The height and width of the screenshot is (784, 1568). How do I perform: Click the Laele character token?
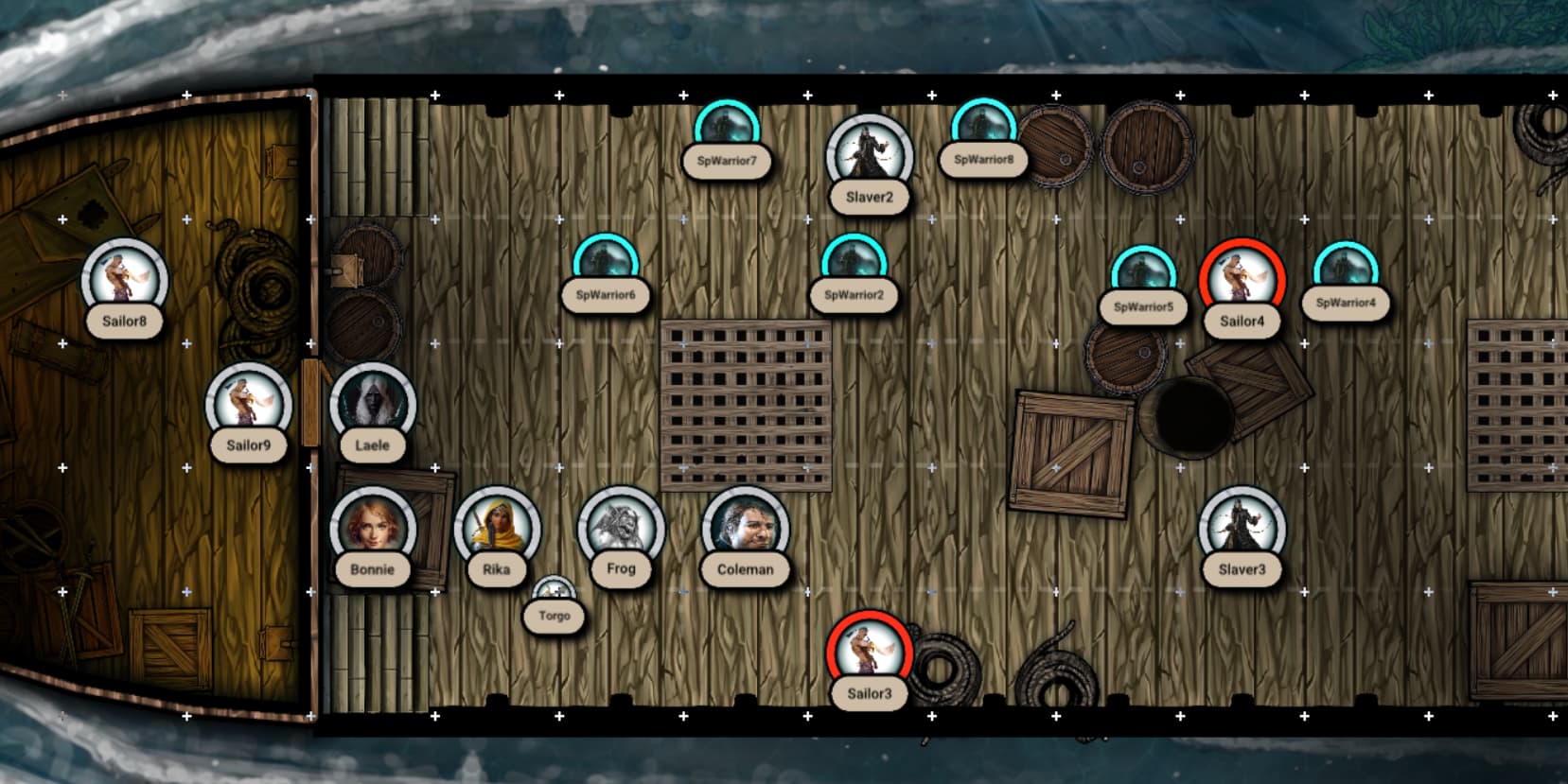click(372, 405)
